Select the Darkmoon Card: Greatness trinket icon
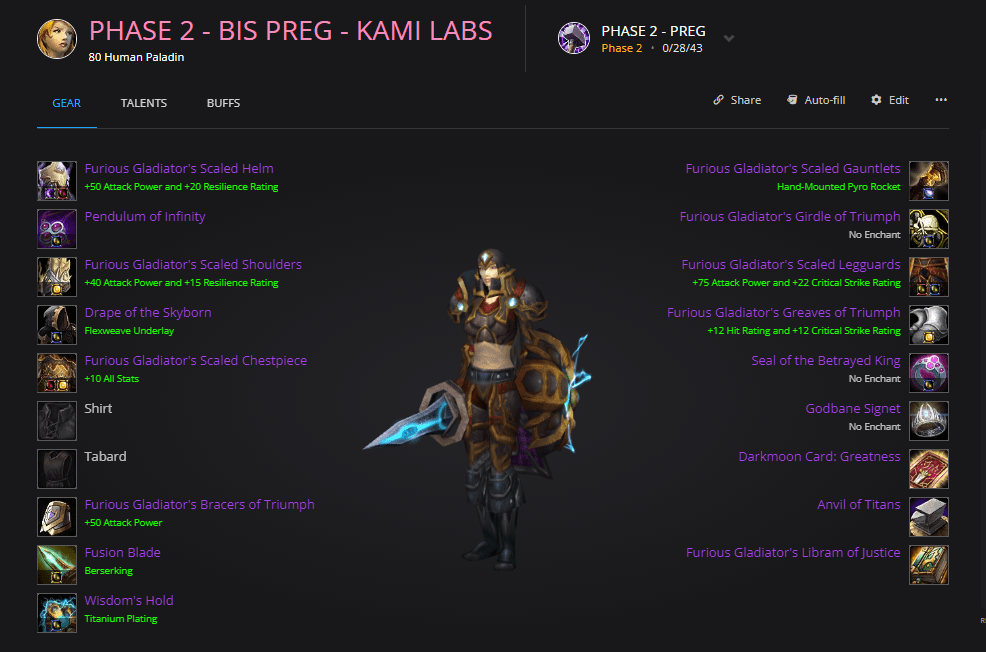This screenshot has height=652, width=986. (x=929, y=469)
